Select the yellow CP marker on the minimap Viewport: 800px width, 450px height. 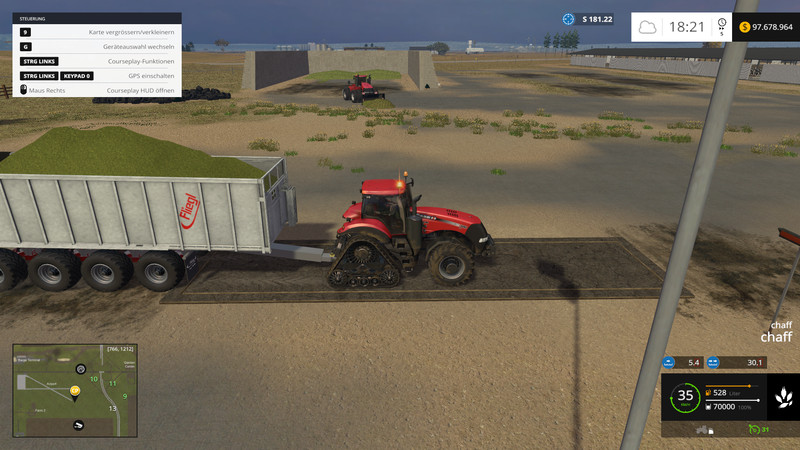pos(74,390)
